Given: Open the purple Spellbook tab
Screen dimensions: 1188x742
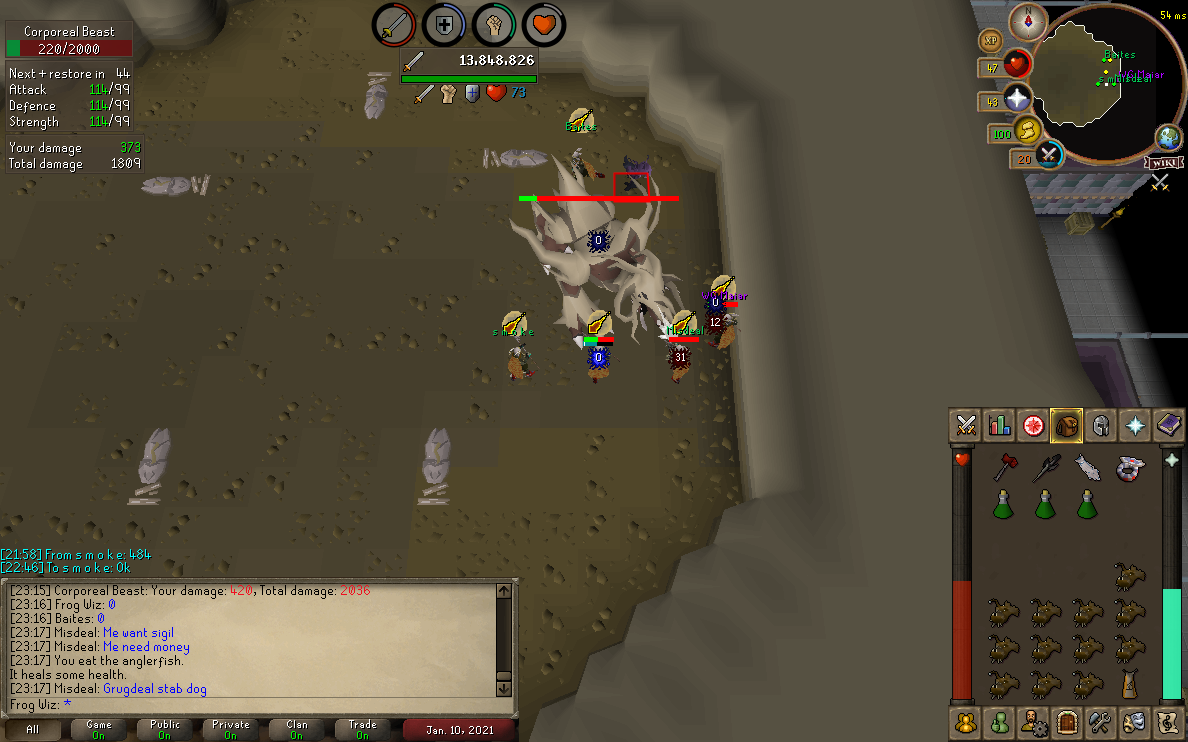Looking at the screenshot, I should click(x=1169, y=425).
